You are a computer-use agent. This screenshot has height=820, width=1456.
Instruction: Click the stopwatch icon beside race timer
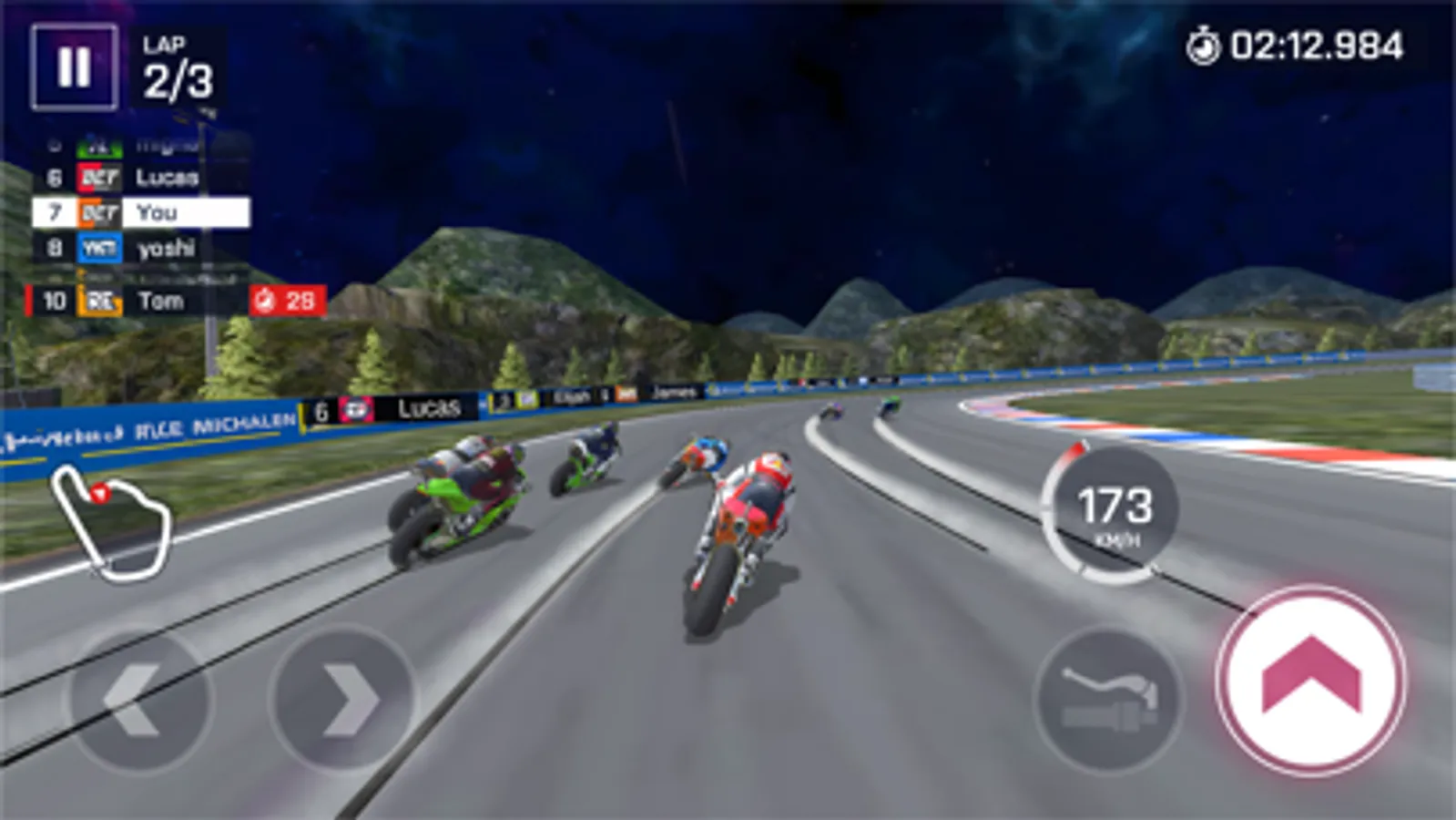tap(1204, 43)
